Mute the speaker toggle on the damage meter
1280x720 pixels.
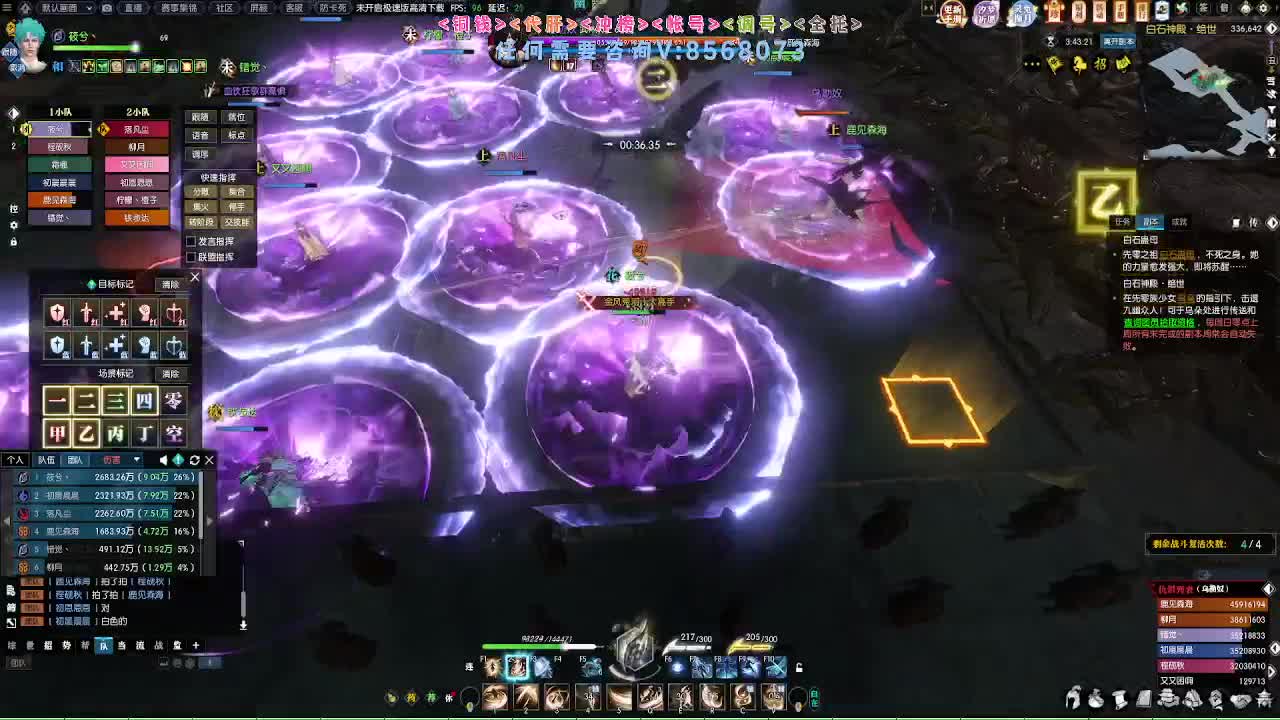[164, 459]
